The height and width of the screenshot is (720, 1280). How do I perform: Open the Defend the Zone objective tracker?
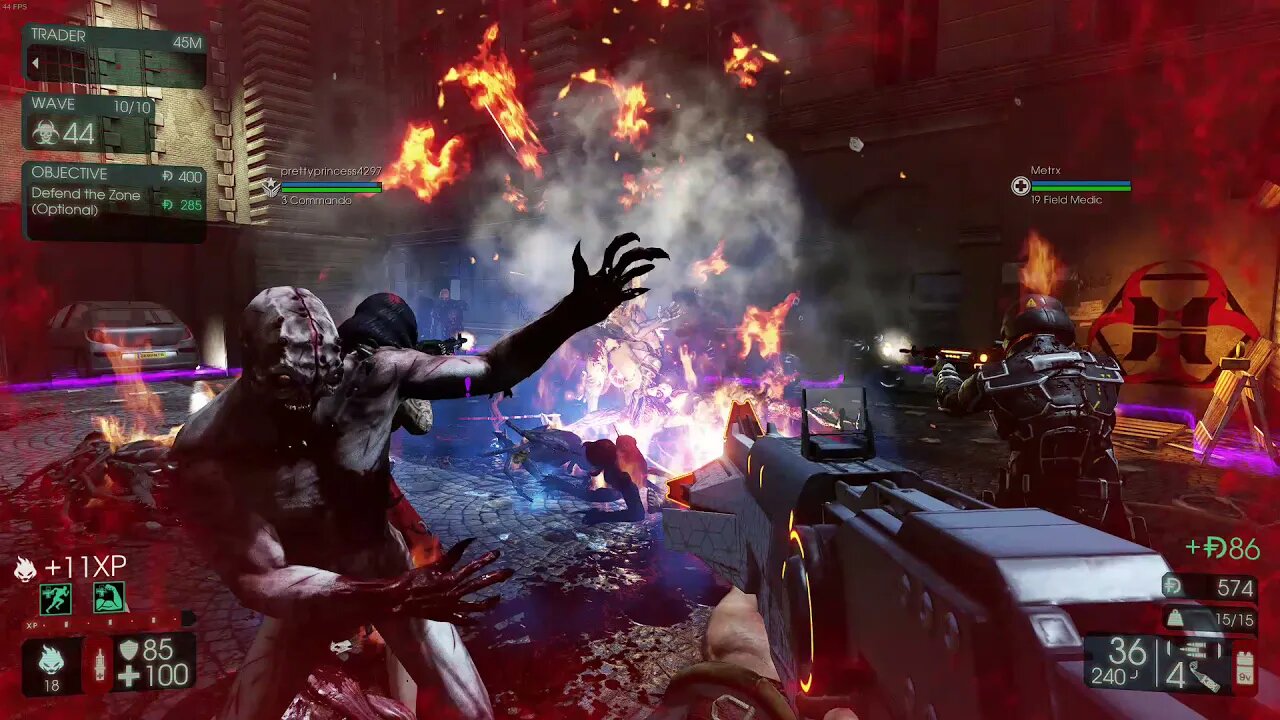(x=114, y=200)
